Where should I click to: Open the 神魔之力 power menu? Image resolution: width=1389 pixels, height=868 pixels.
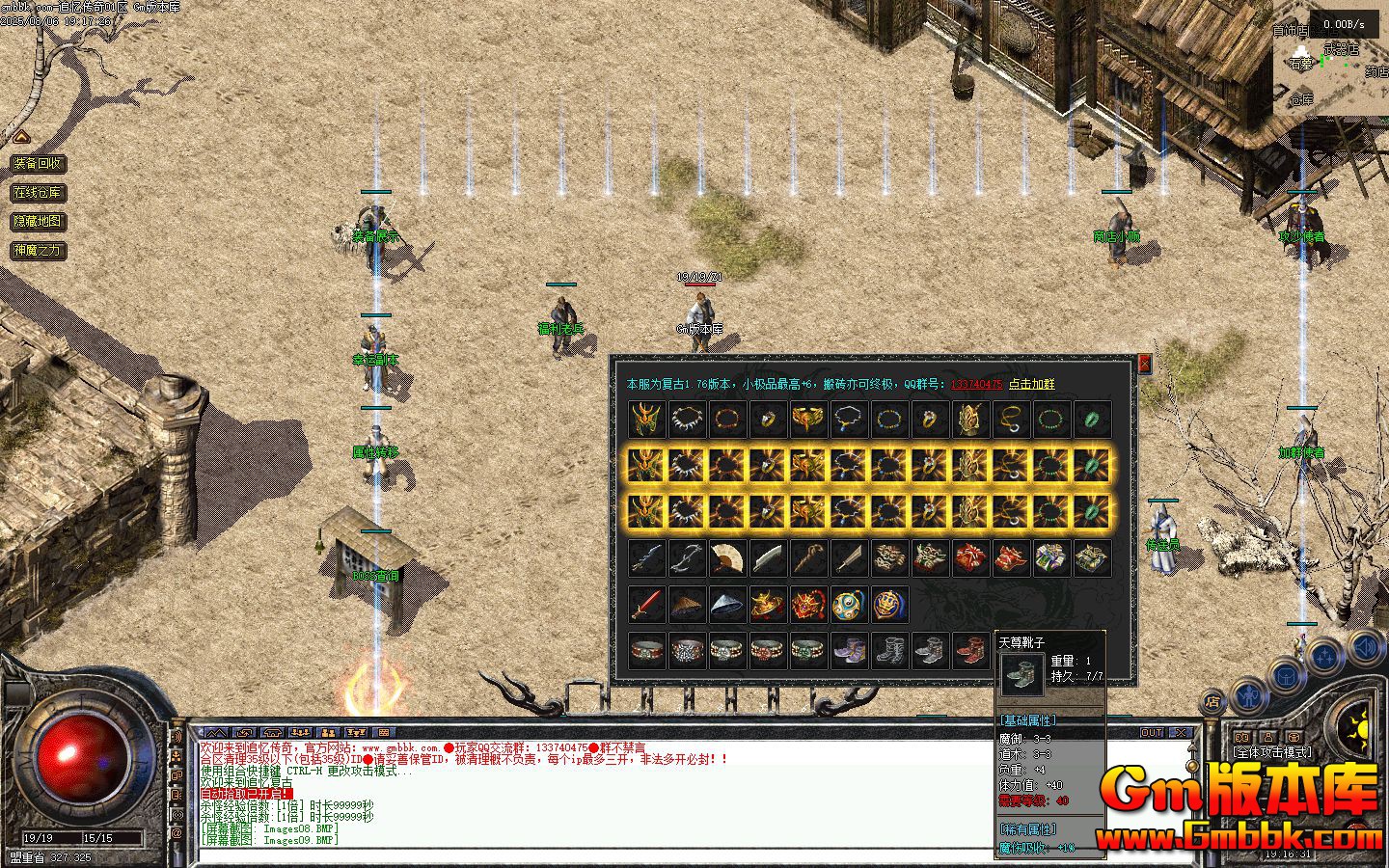coord(39,251)
